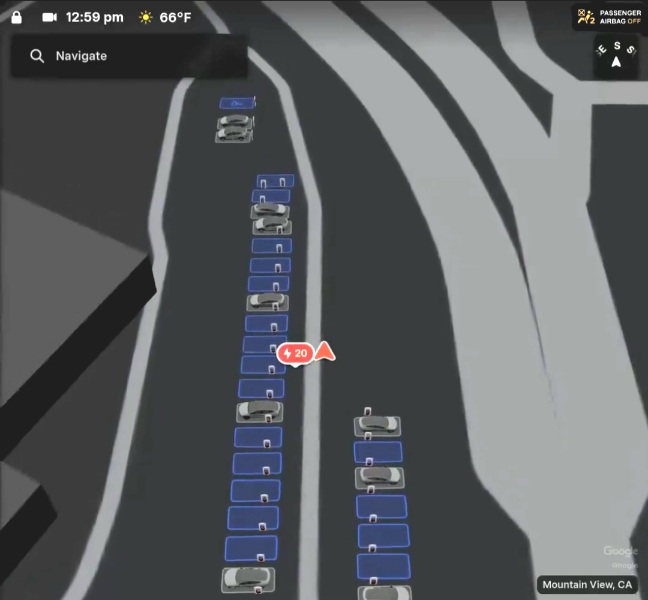The height and width of the screenshot is (600, 648).
Task: Open the Navigate search field
Action: pyautogui.click(x=128, y=56)
